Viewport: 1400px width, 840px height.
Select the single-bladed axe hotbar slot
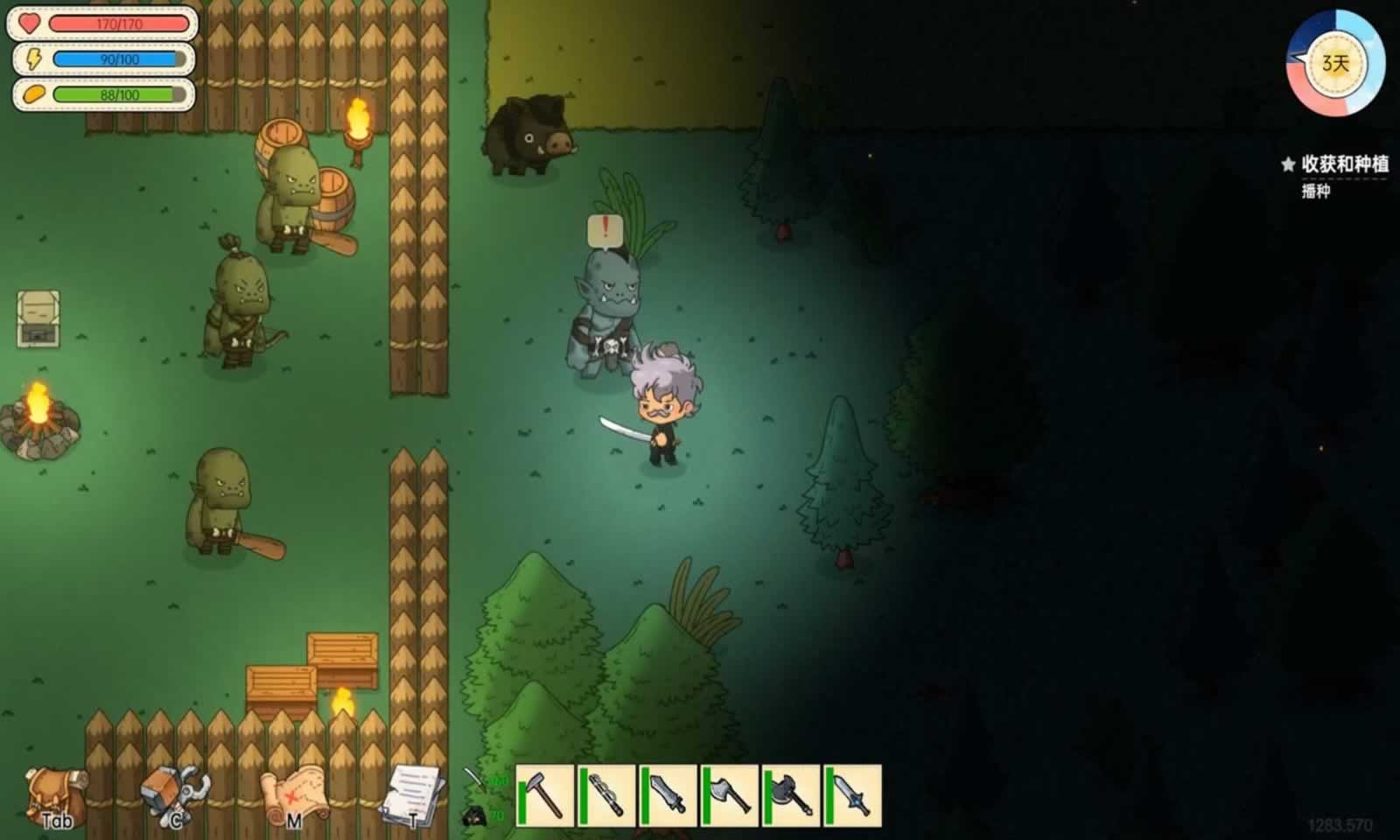coord(729,795)
